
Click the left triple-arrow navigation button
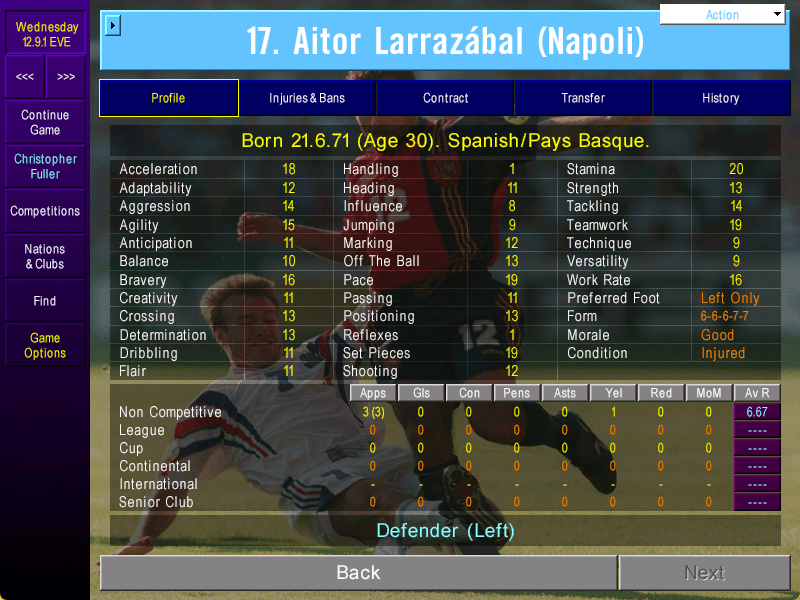click(25, 77)
